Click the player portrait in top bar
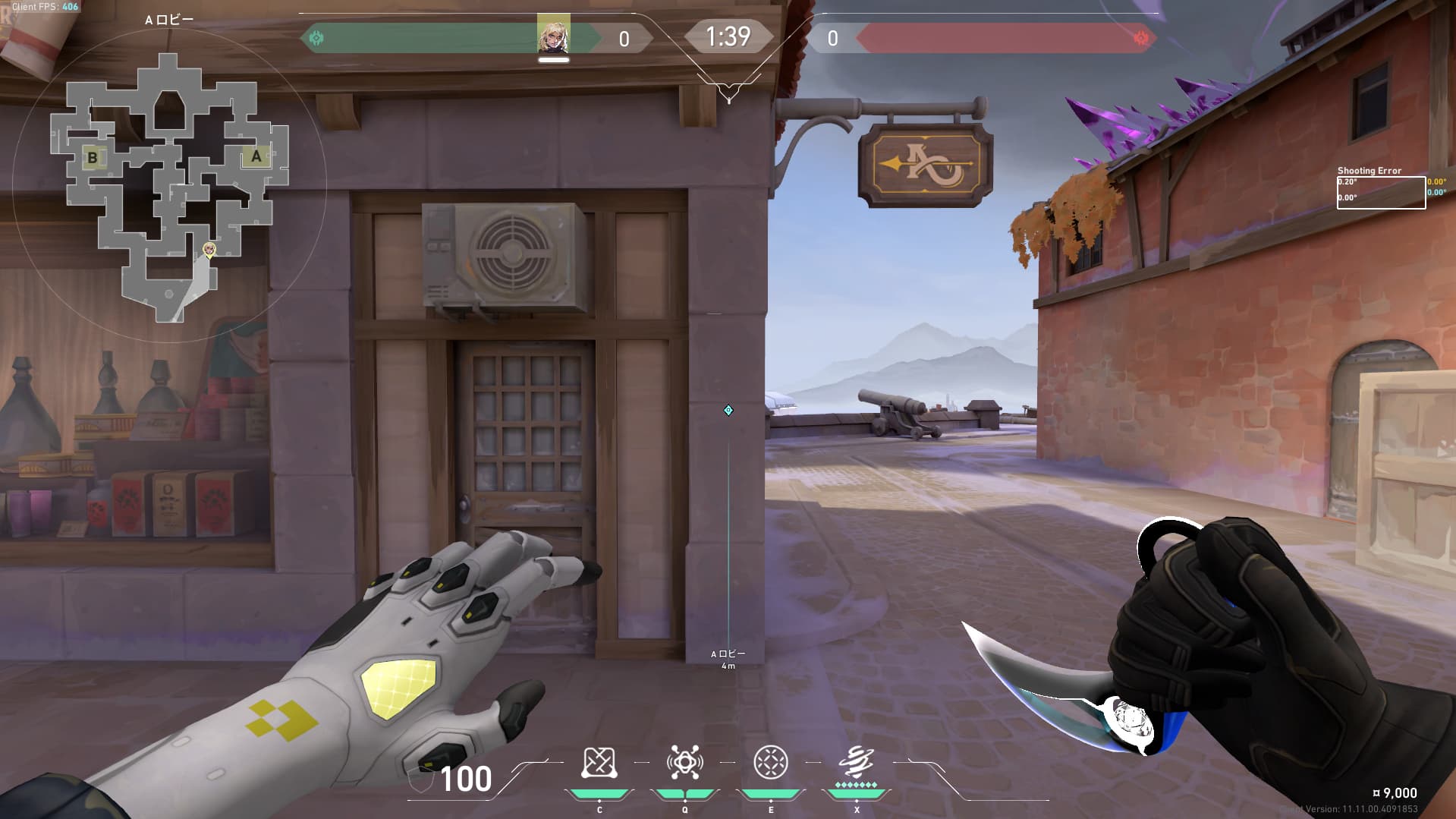 [x=553, y=36]
